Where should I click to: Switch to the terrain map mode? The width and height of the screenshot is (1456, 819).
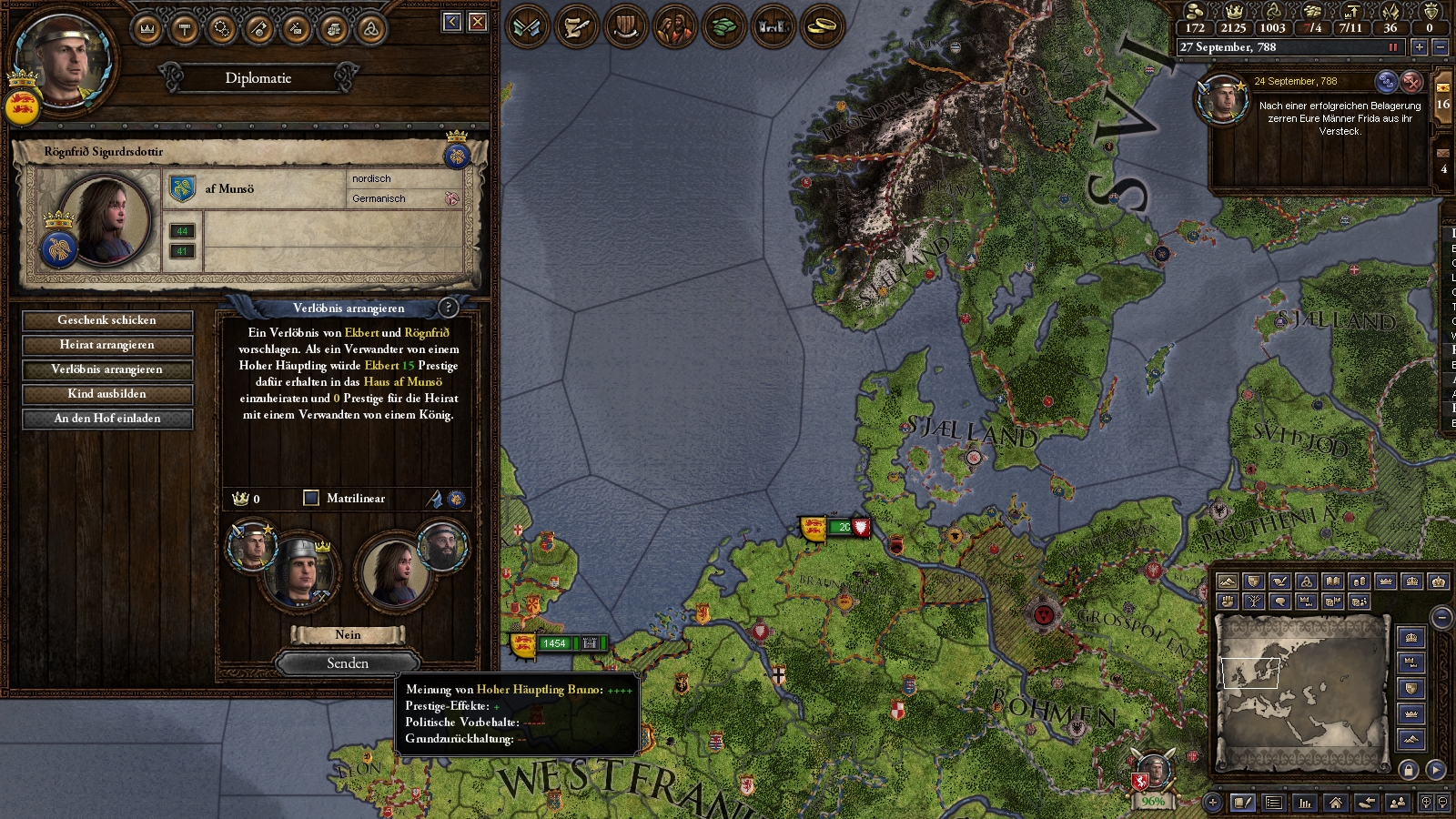click(1227, 581)
